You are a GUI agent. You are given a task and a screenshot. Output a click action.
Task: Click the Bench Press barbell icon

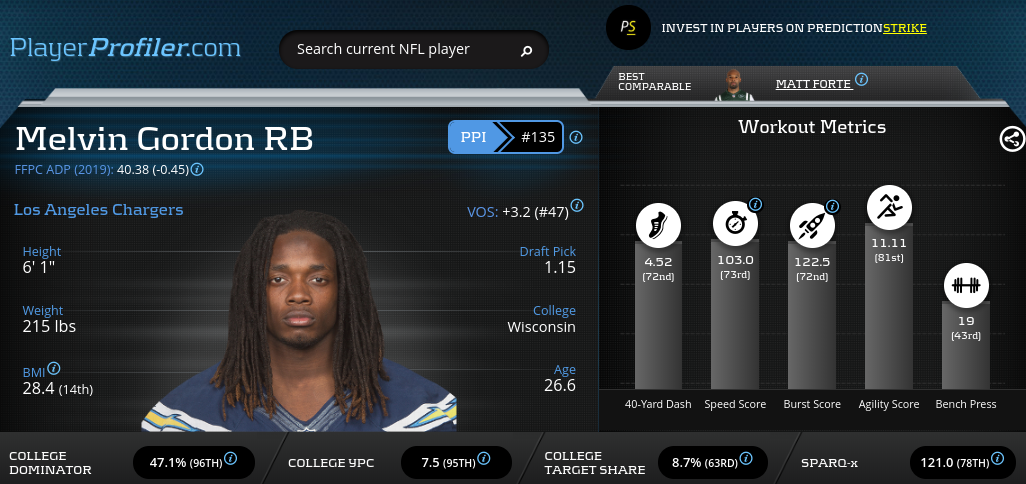click(965, 285)
